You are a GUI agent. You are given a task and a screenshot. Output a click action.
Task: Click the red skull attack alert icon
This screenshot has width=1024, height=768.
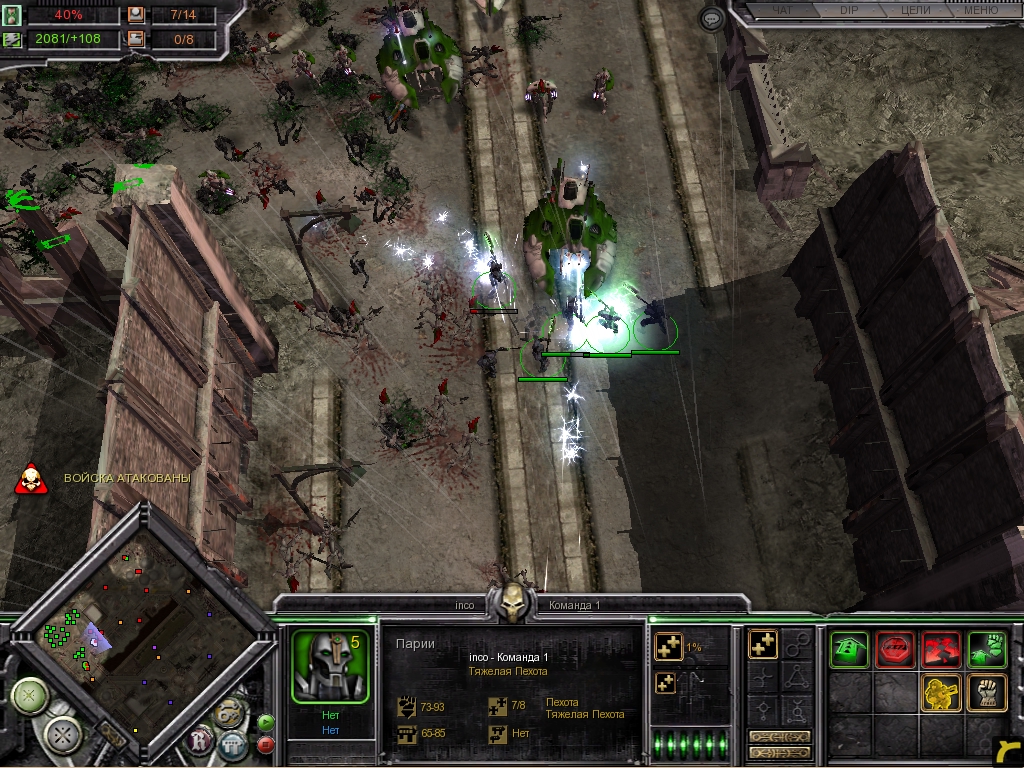coord(32,479)
